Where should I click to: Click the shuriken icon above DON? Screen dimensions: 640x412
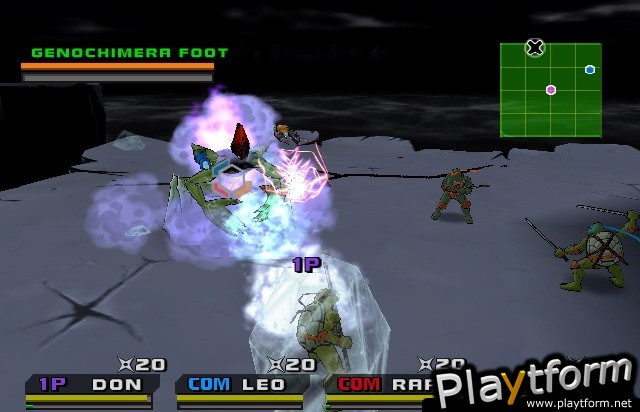click(x=126, y=365)
